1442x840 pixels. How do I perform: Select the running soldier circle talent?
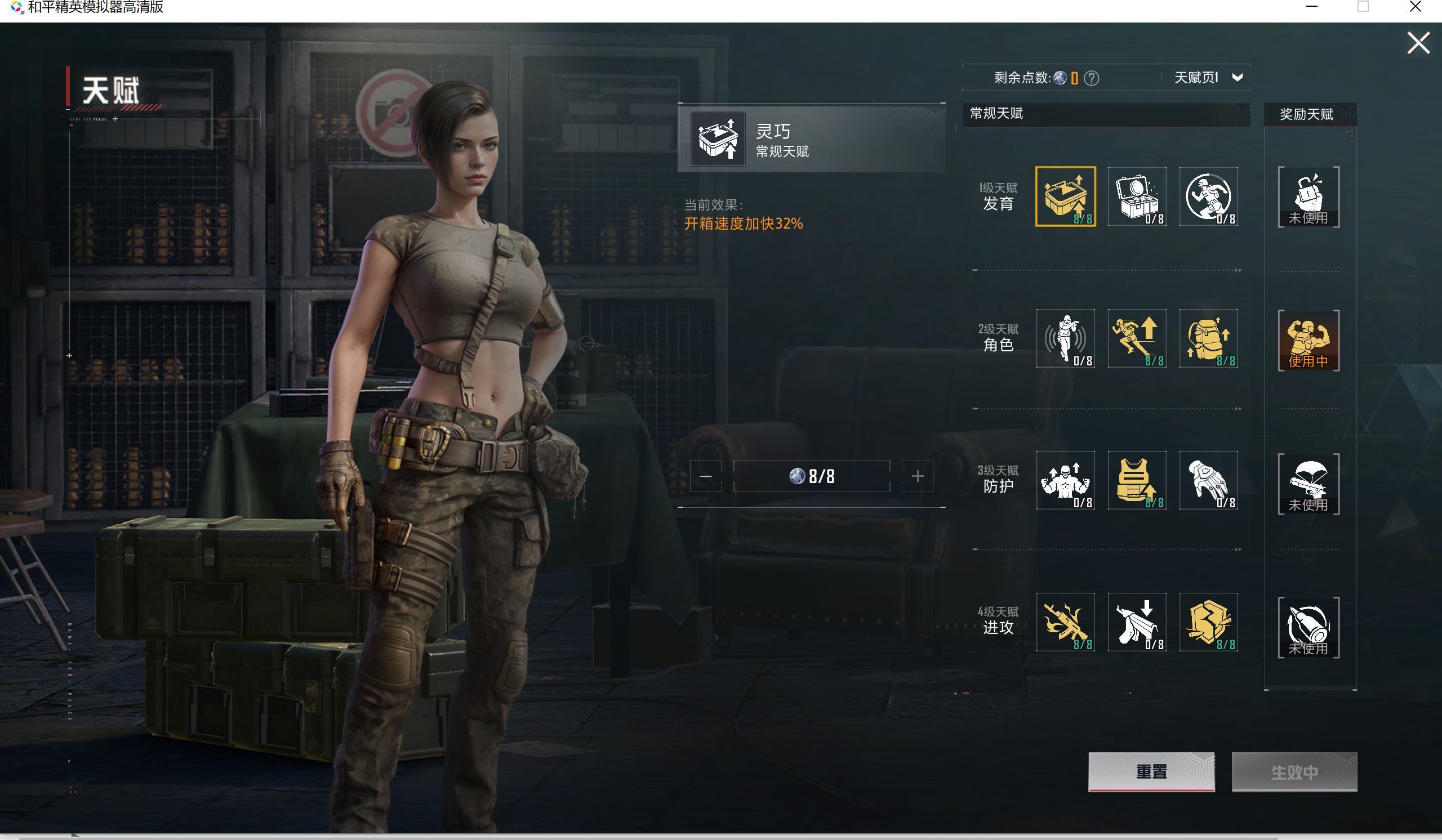(x=1208, y=196)
